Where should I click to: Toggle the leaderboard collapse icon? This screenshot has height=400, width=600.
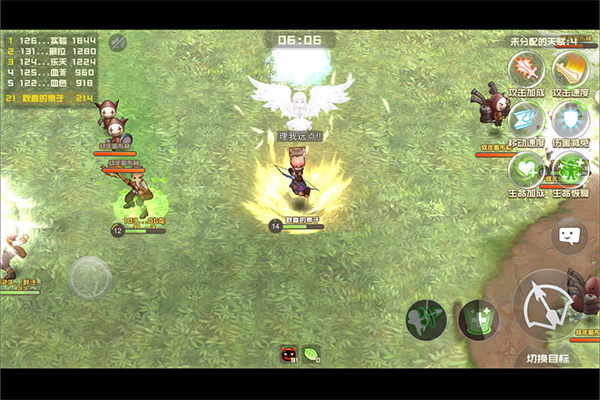pyautogui.click(x=117, y=42)
